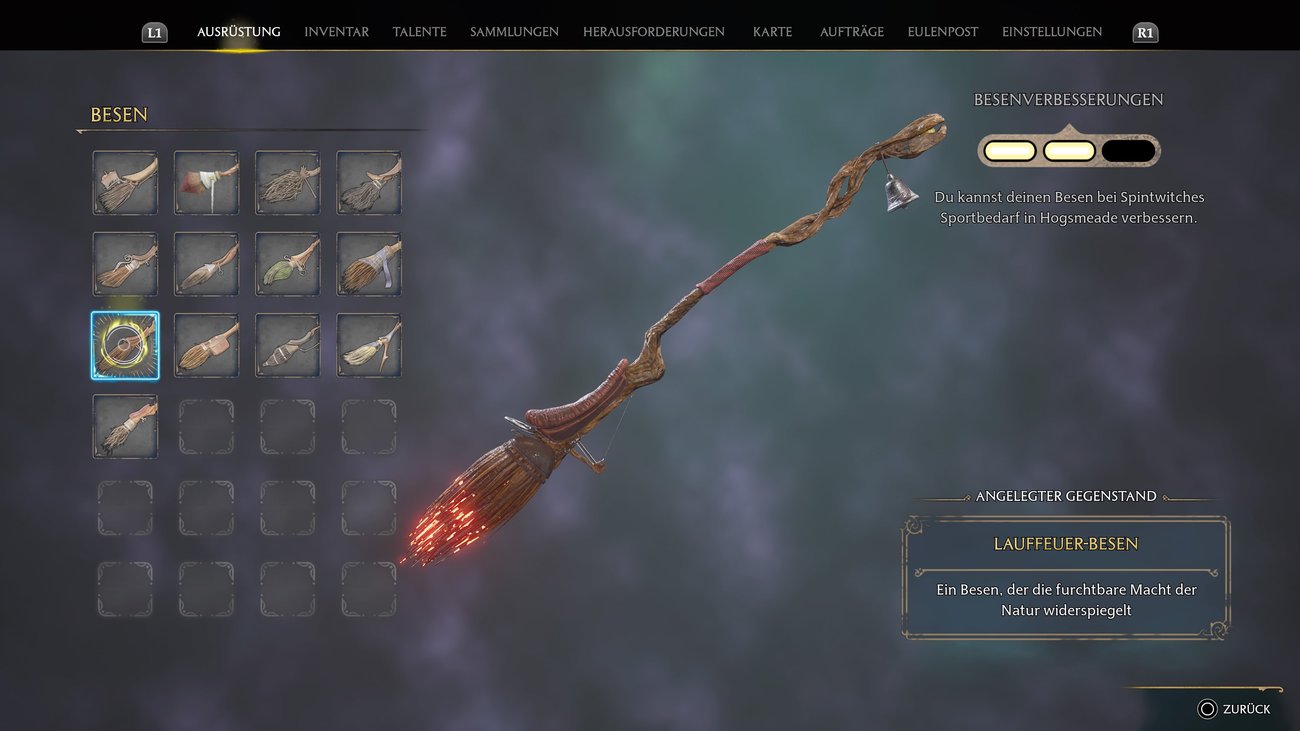Screen dimensions: 1300x731
Task: Choose the pale-bristled broom with forked handle
Action: click(368, 345)
